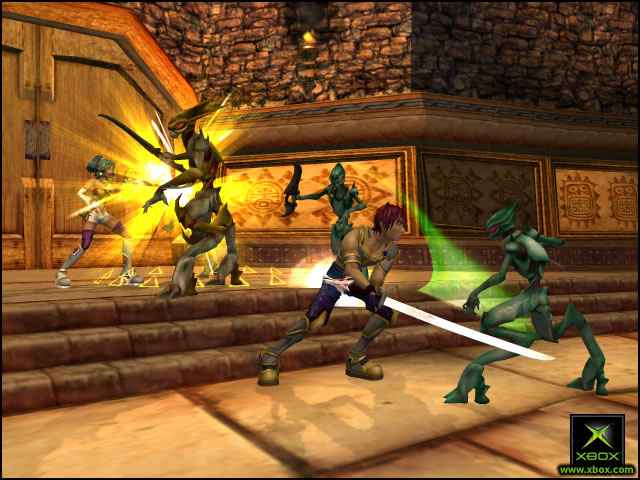Open the www.xbox.com link
This screenshot has height=480, width=640.
click(x=596, y=469)
